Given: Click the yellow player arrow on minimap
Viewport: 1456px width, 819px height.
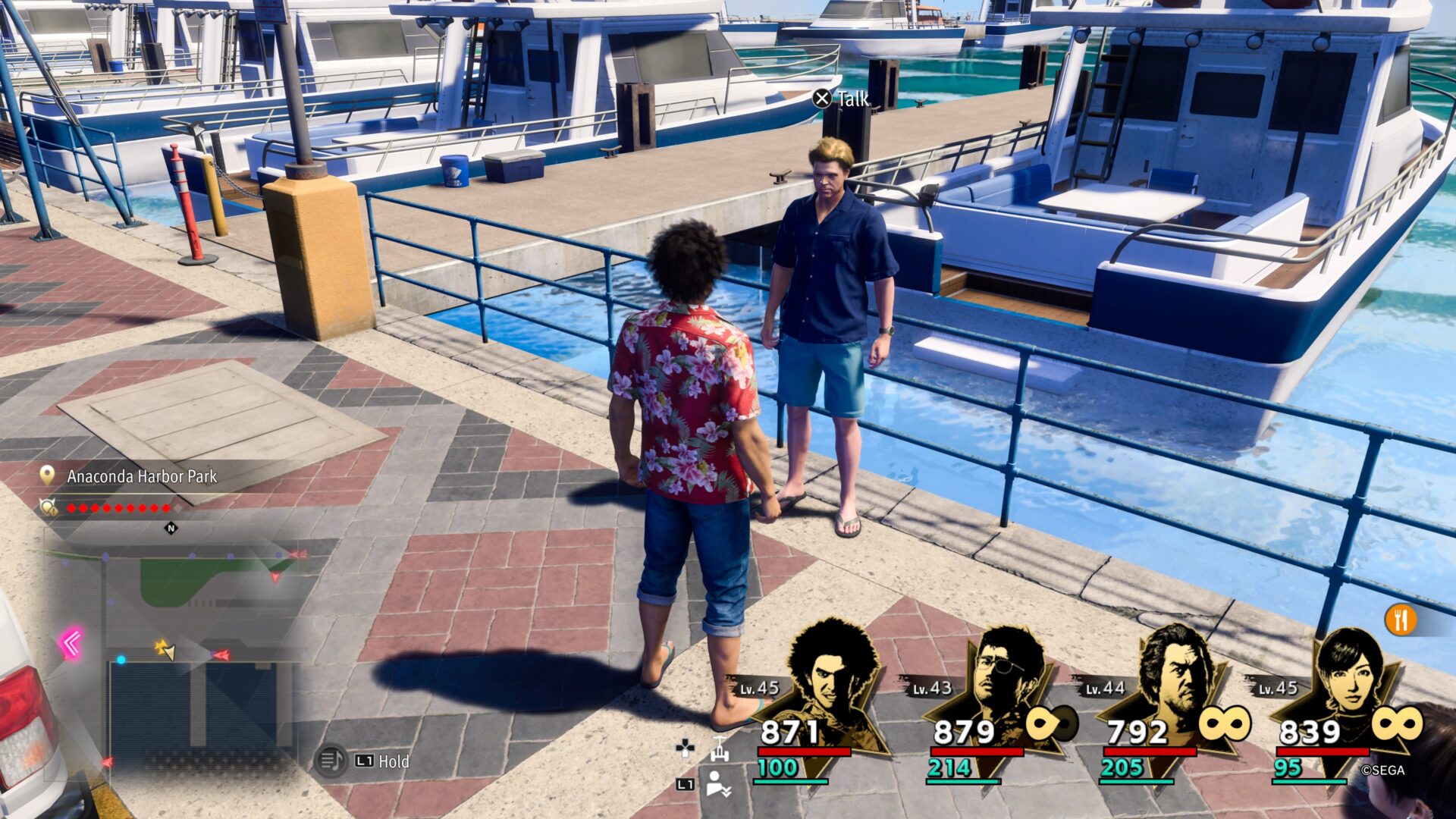Looking at the screenshot, I should click(x=165, y=649).
